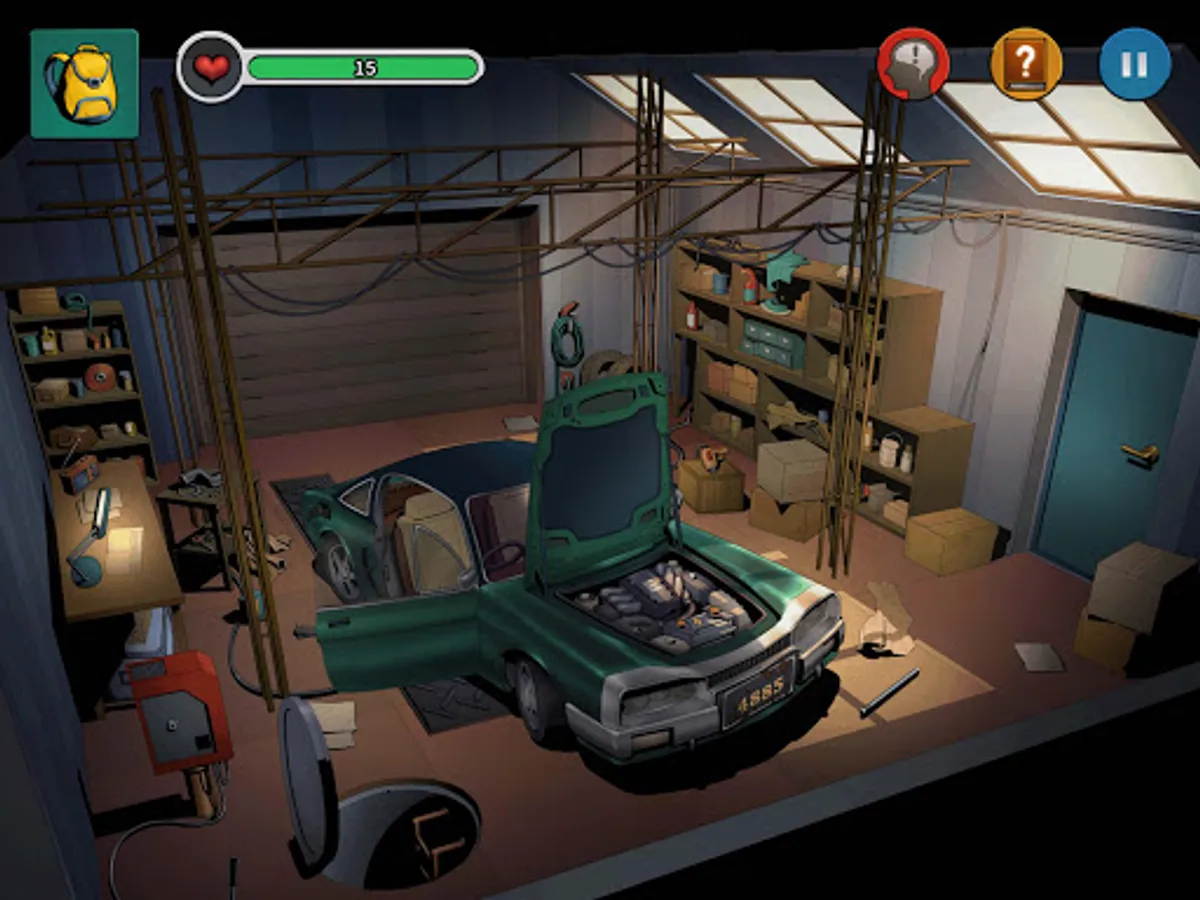Open the yellow backpack inventory

(84, 84)
